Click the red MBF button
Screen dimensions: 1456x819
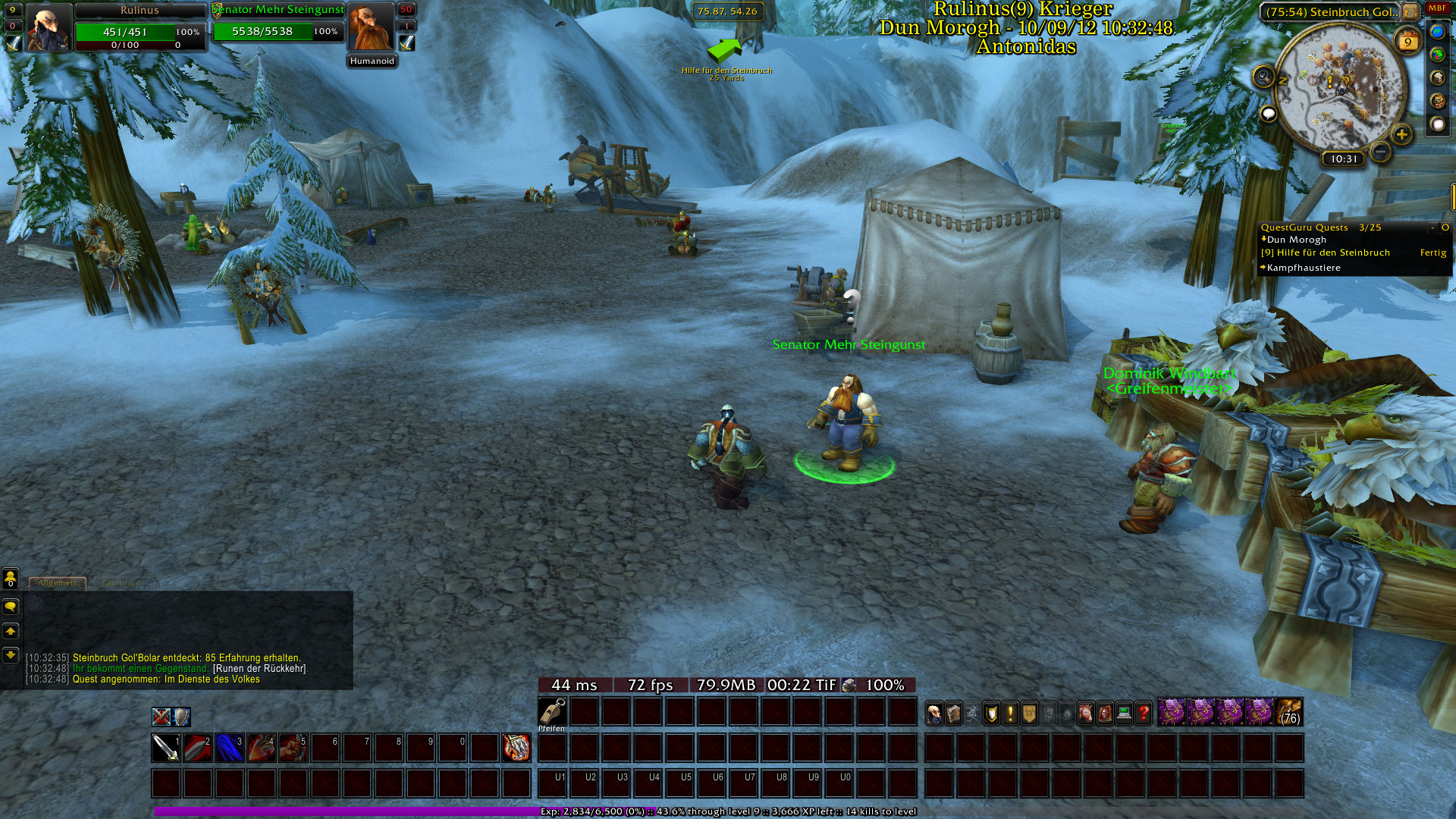1437,9
